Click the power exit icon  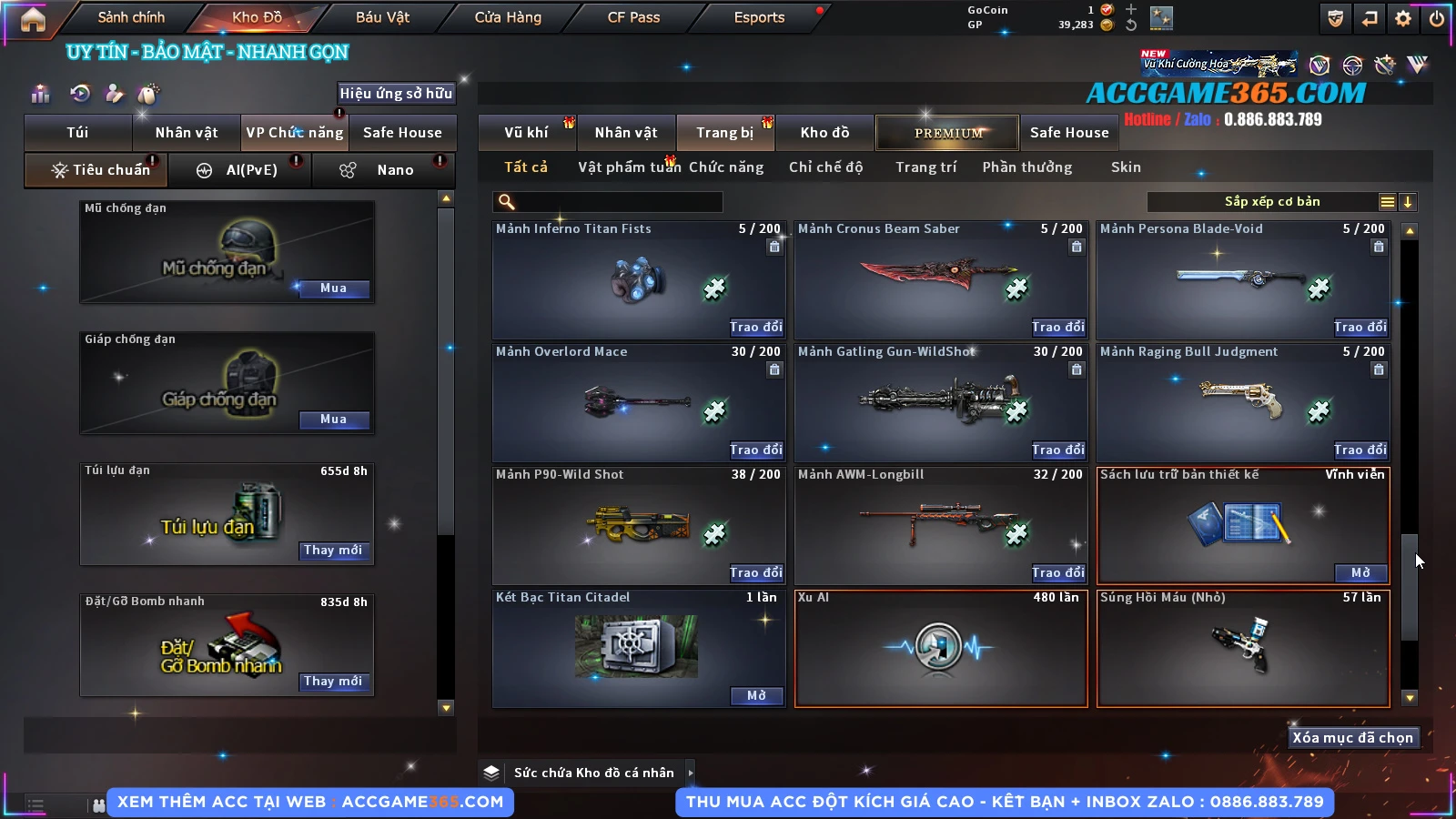coord(1437,18)
